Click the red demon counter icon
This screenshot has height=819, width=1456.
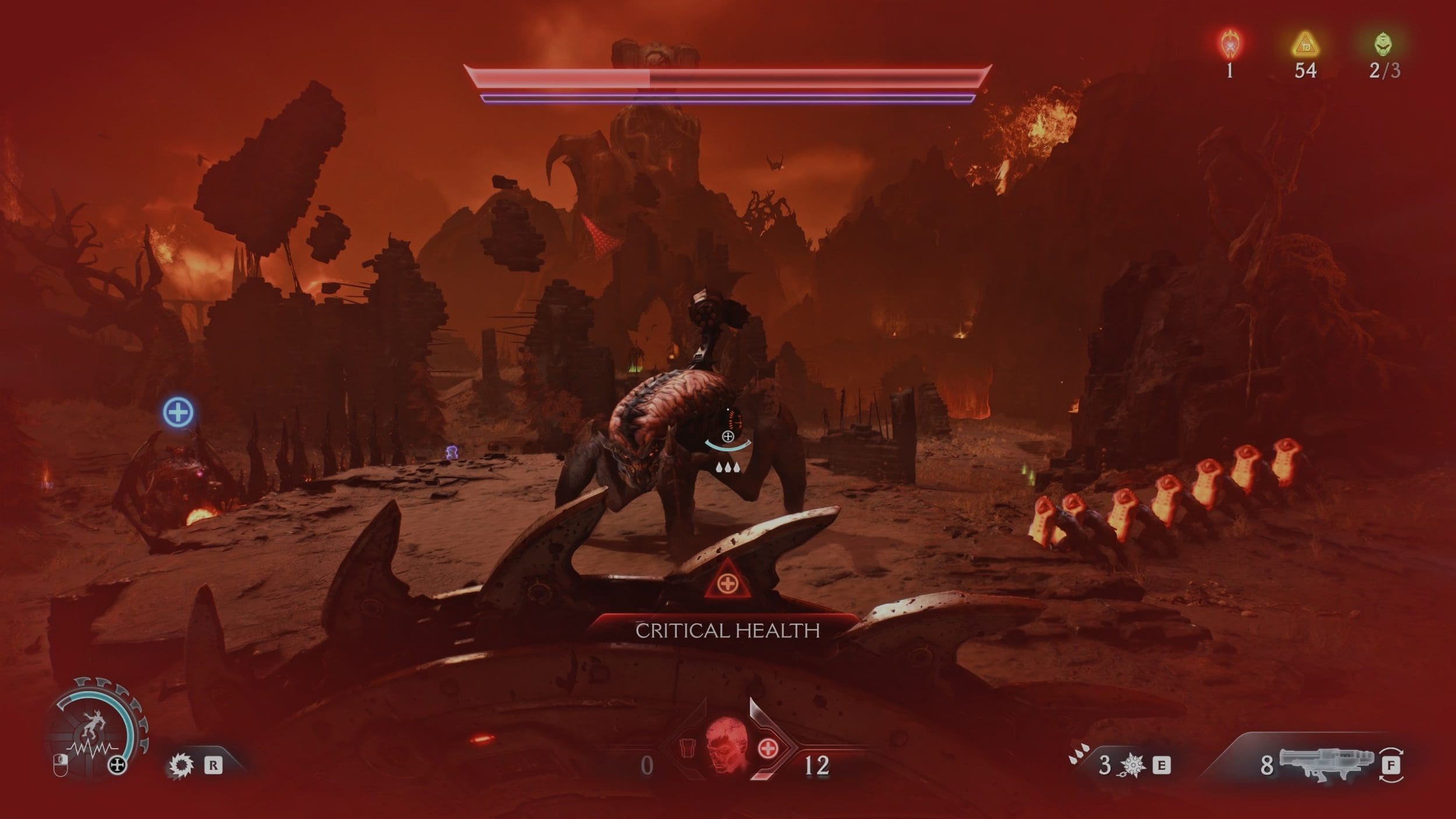click(x=1230, y=44)
